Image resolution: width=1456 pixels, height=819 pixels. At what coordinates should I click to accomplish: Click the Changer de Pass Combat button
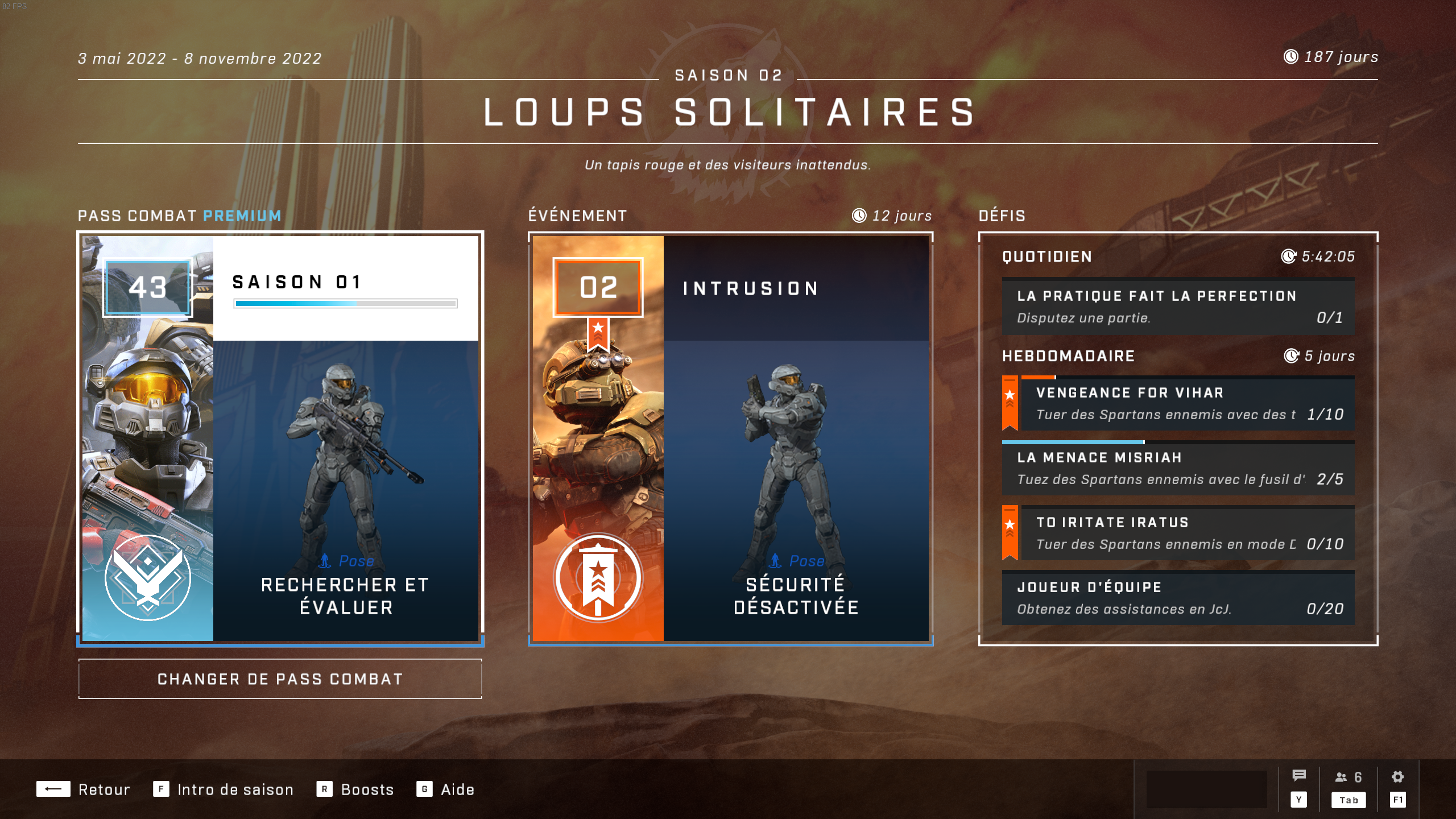[x=280, y=679]
